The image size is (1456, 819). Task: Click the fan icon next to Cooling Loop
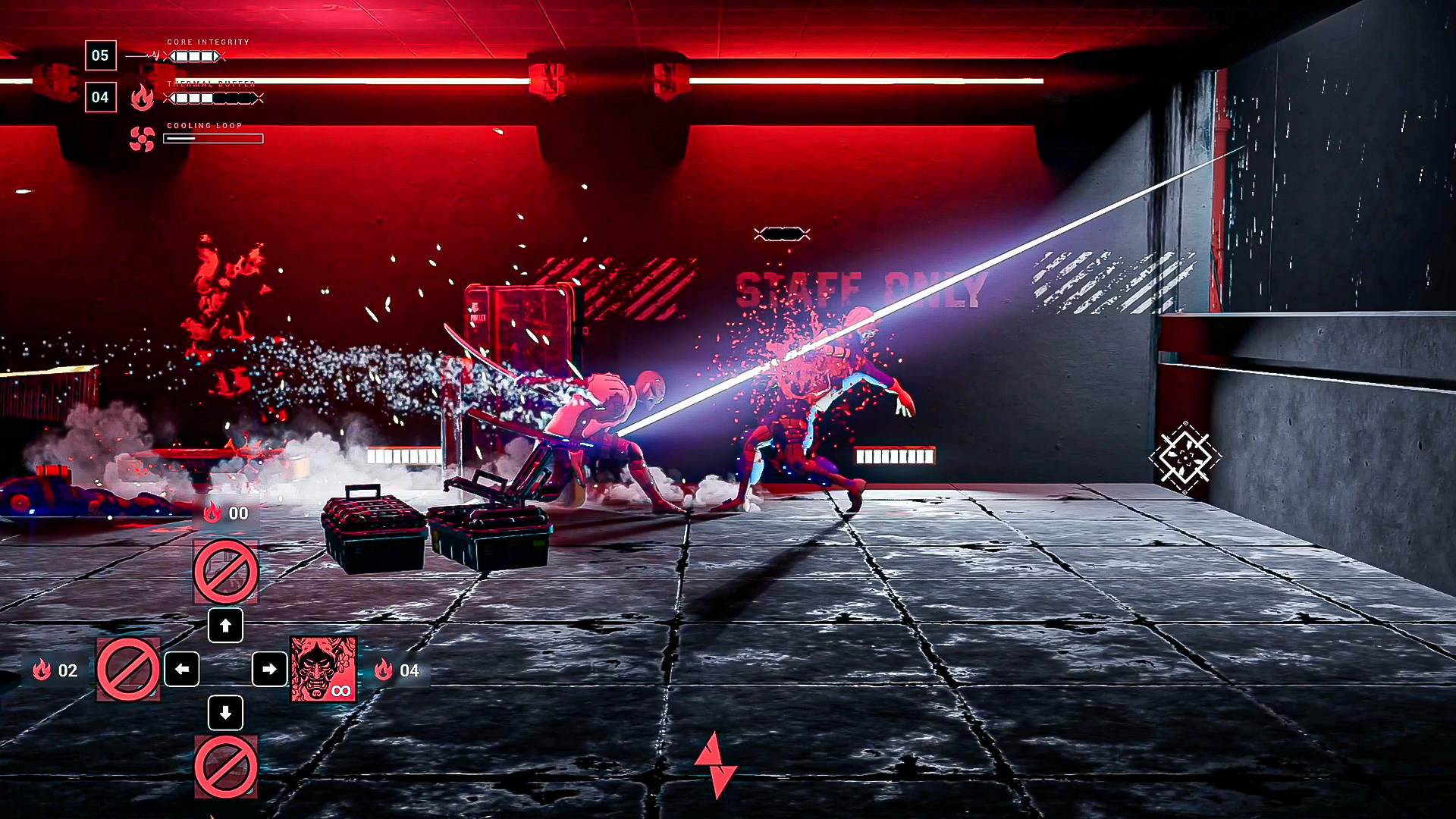141,139
